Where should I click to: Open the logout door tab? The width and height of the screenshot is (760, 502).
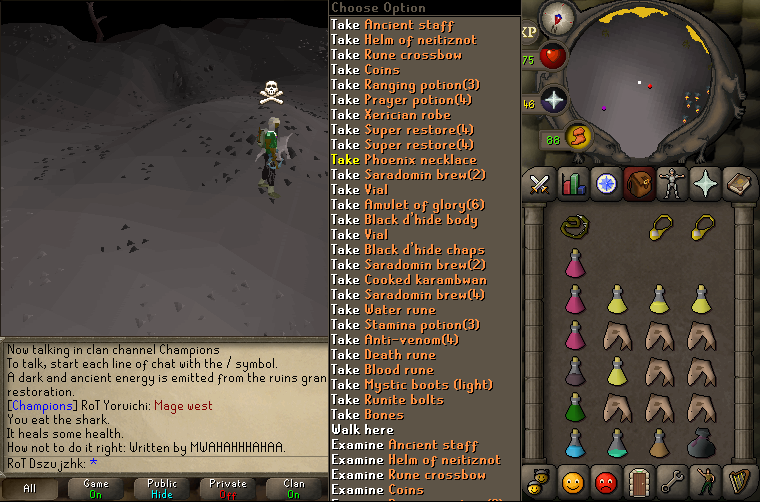[x=639, y=482]
